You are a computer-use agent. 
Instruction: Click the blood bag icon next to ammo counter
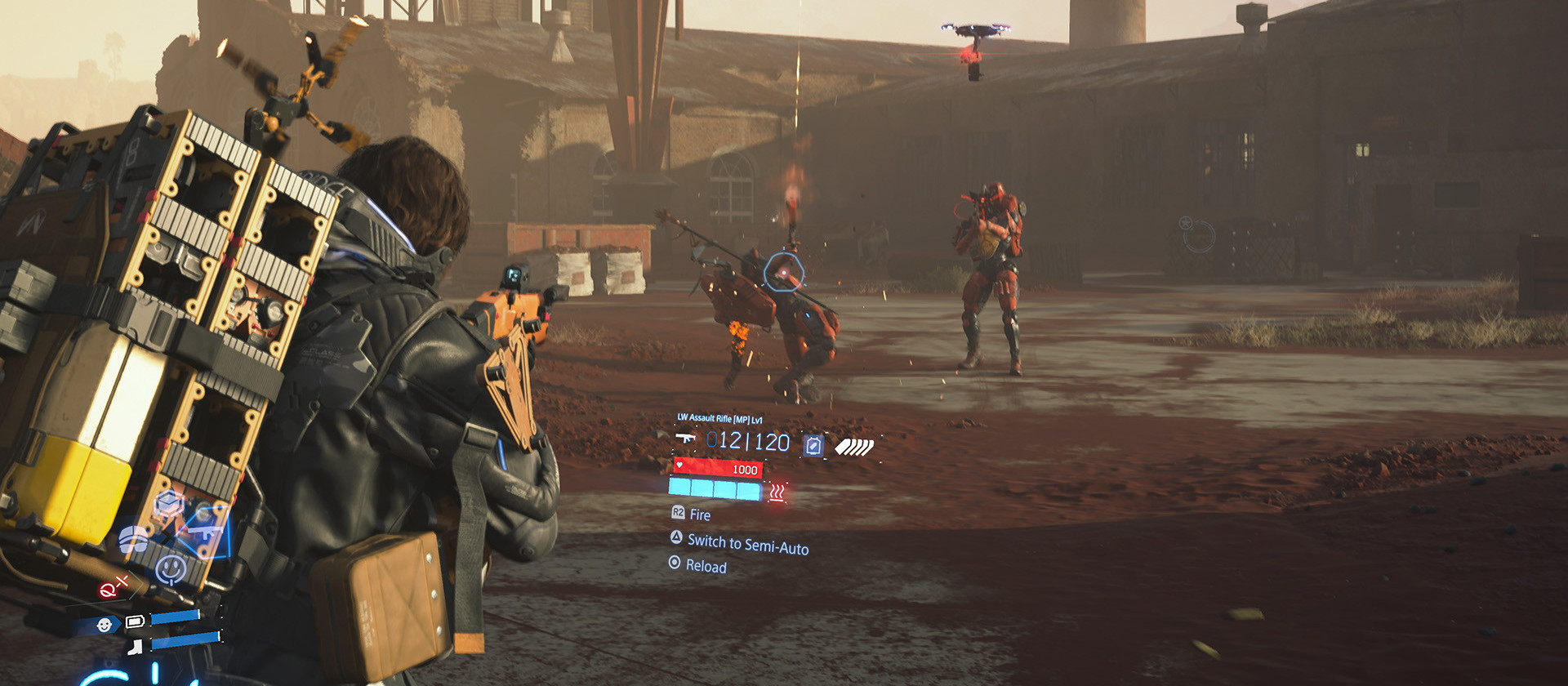(x=813, y=445)
